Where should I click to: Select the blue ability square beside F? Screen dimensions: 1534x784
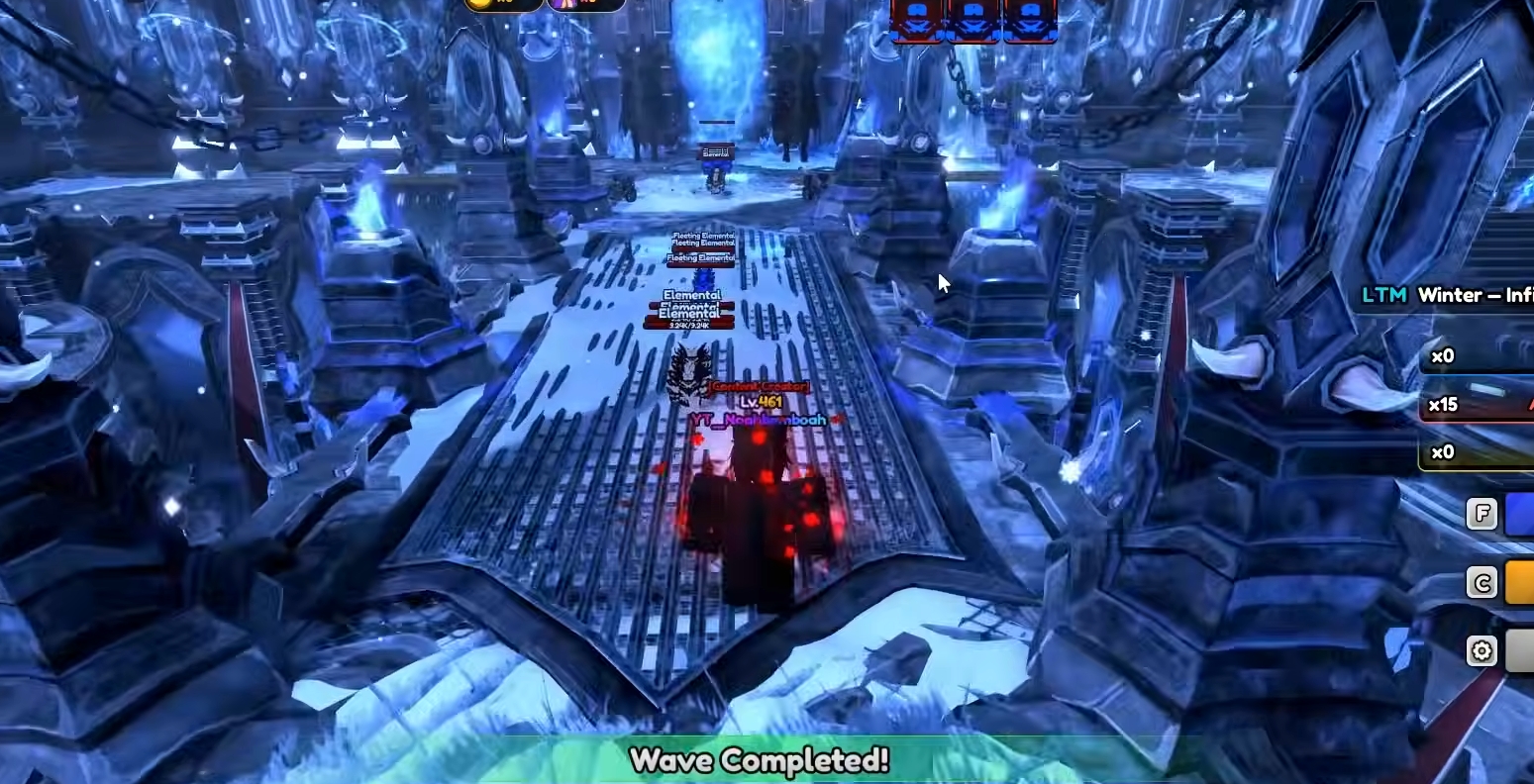[x=1522, y=513]
